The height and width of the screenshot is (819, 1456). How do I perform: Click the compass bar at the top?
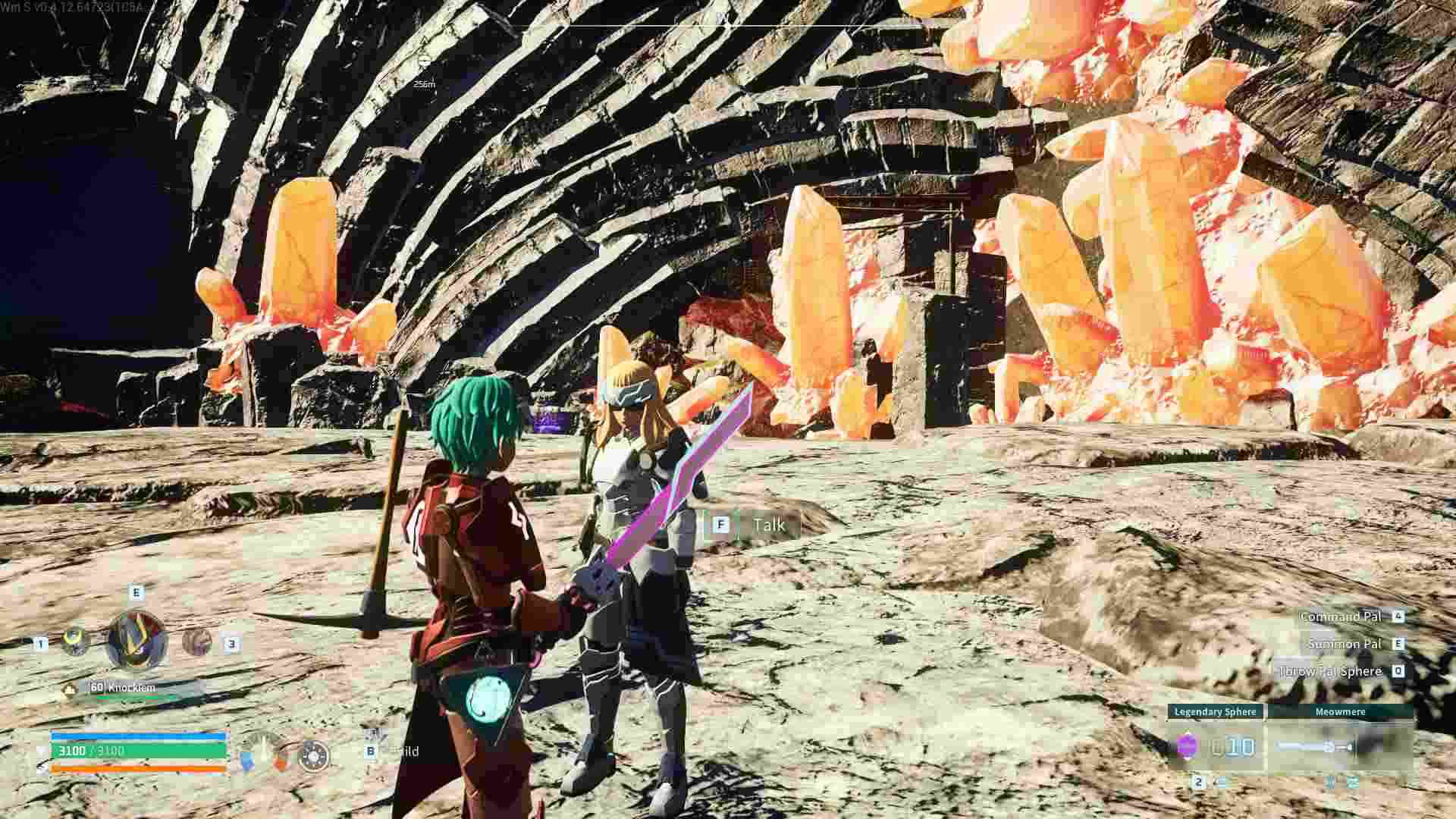click(x=726, y=26)
